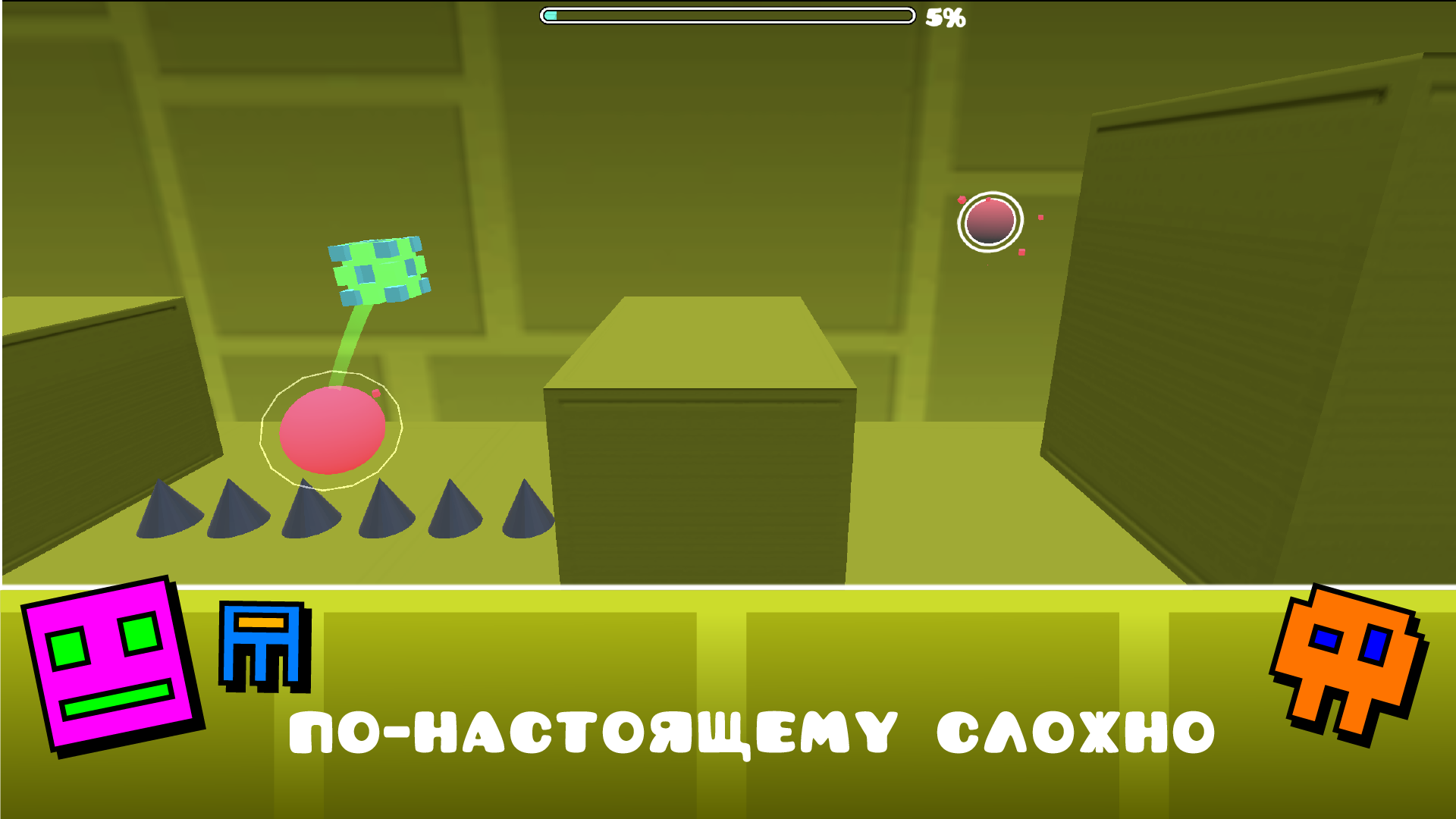Click the orange strip on the blue chair

pyautogui.click(x=262, y=623)
